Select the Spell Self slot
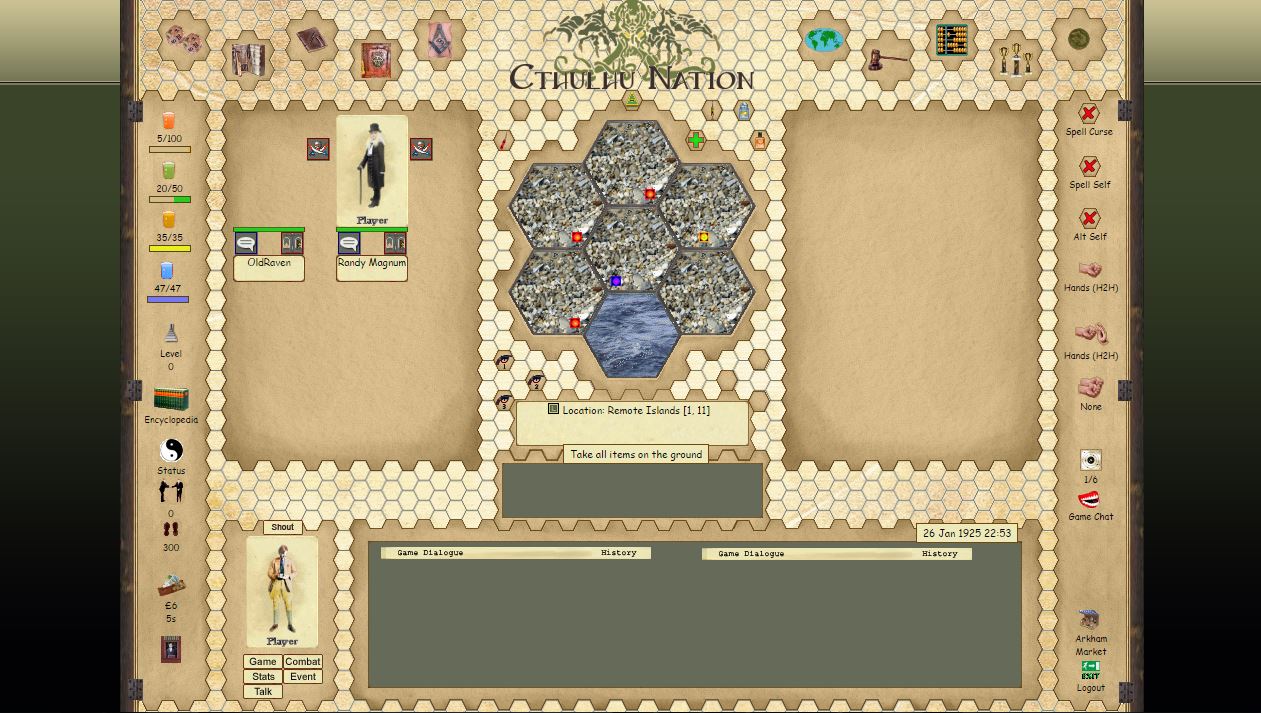The height and width of the screenshot is (713, 1261). click(1089, 167)
